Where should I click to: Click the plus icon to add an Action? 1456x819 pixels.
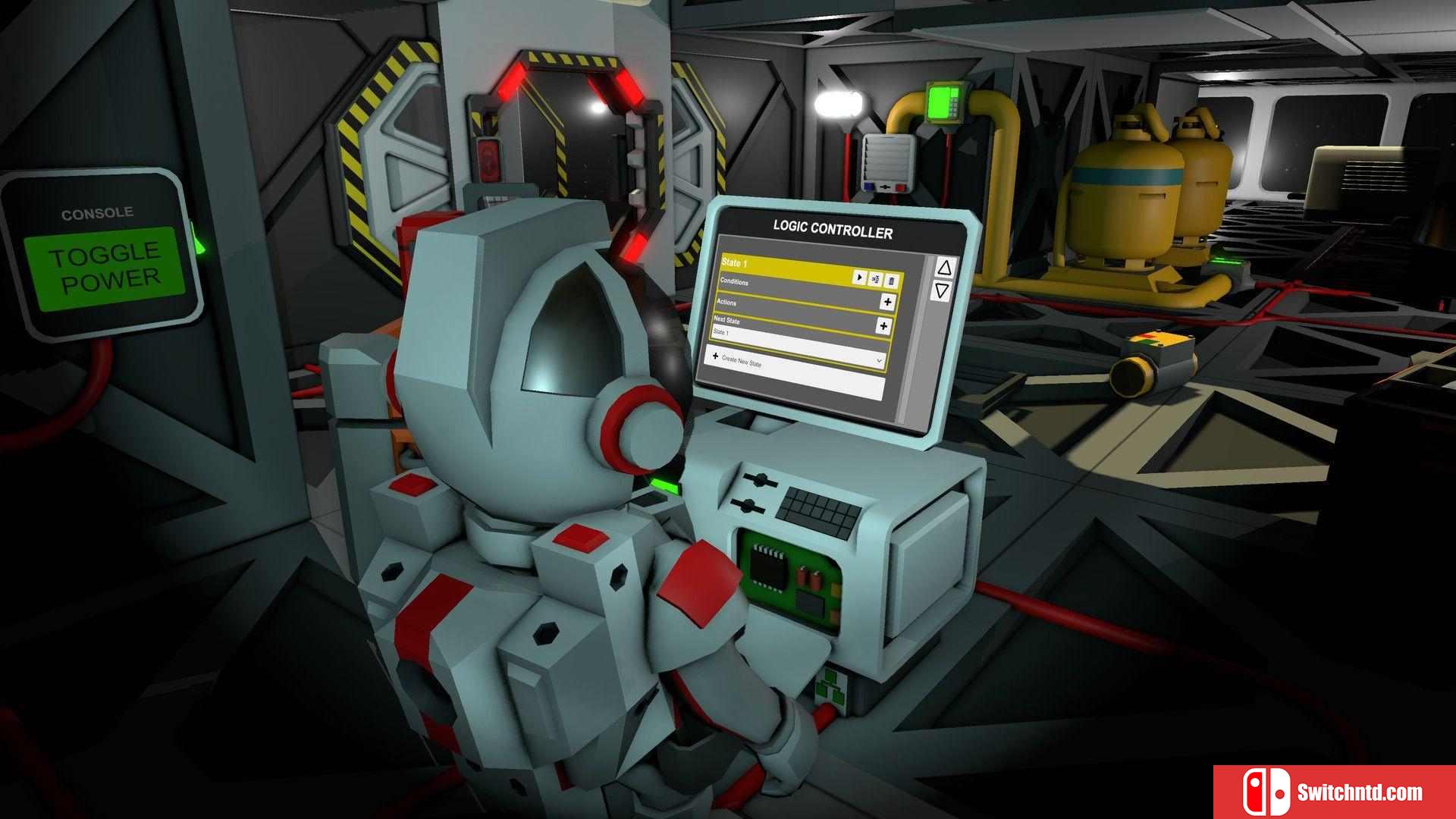coord(887,302)
